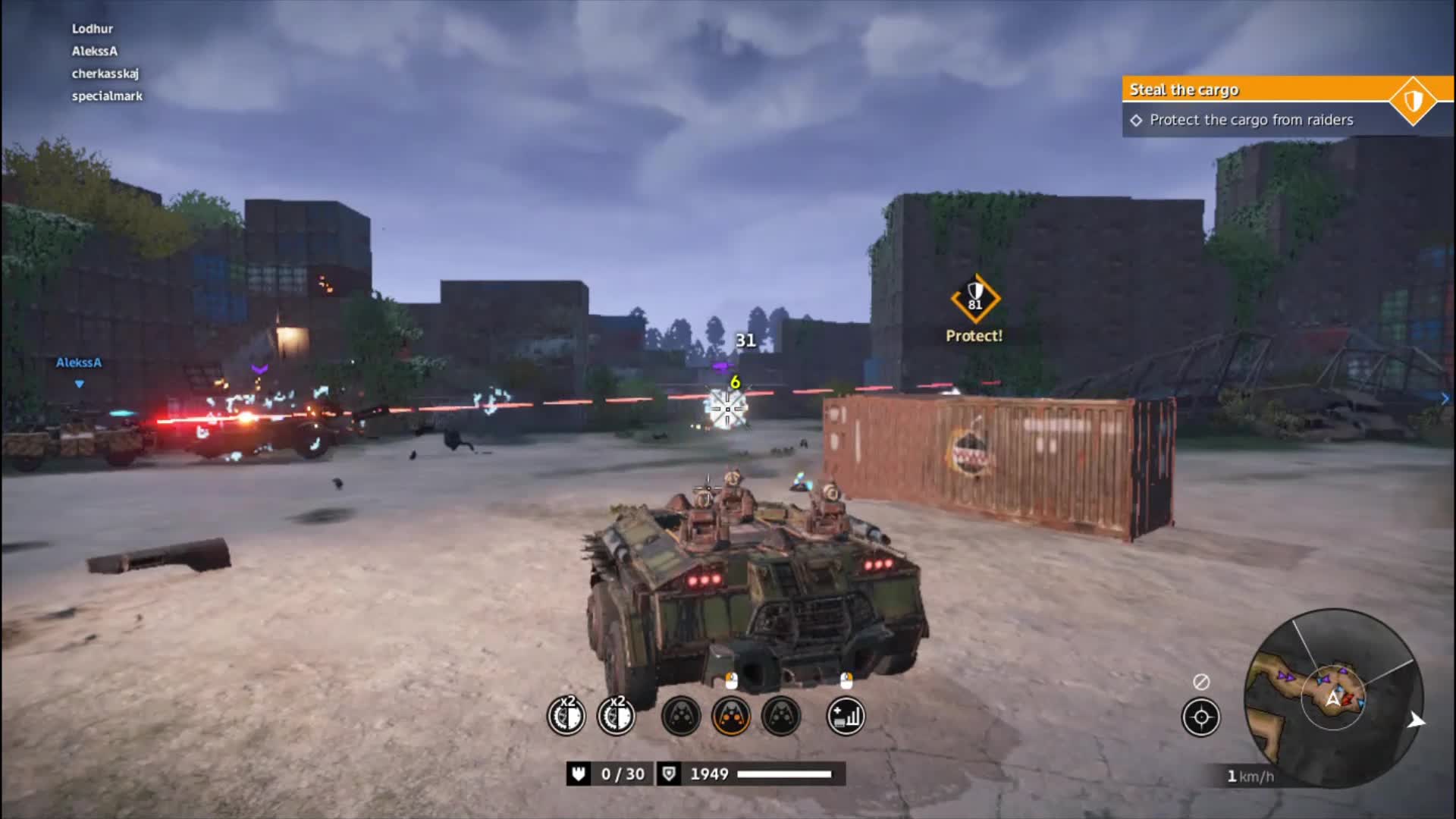Image resolution: width=1456 pixels, height=819 pixels.
Task: Click the Lodhur player name entry
Action: coord(91,28)
